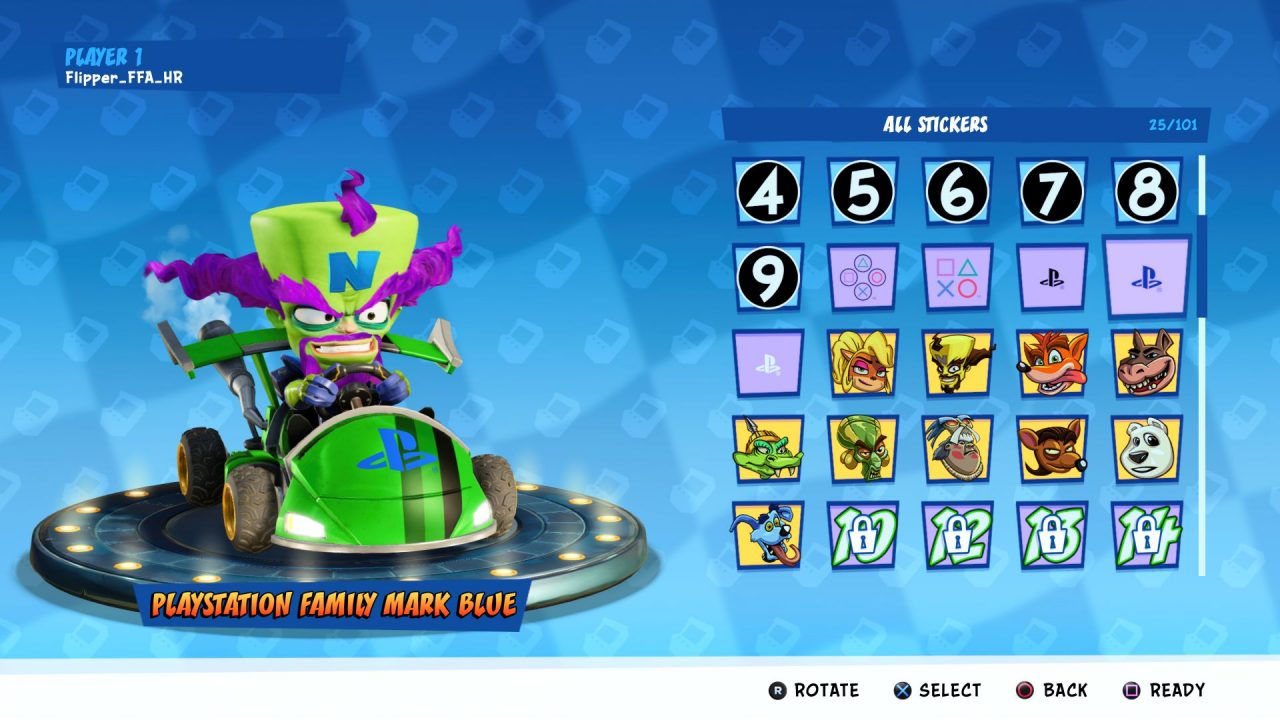Choose the number 9 sticker
1280x720 pixels.
767,277
